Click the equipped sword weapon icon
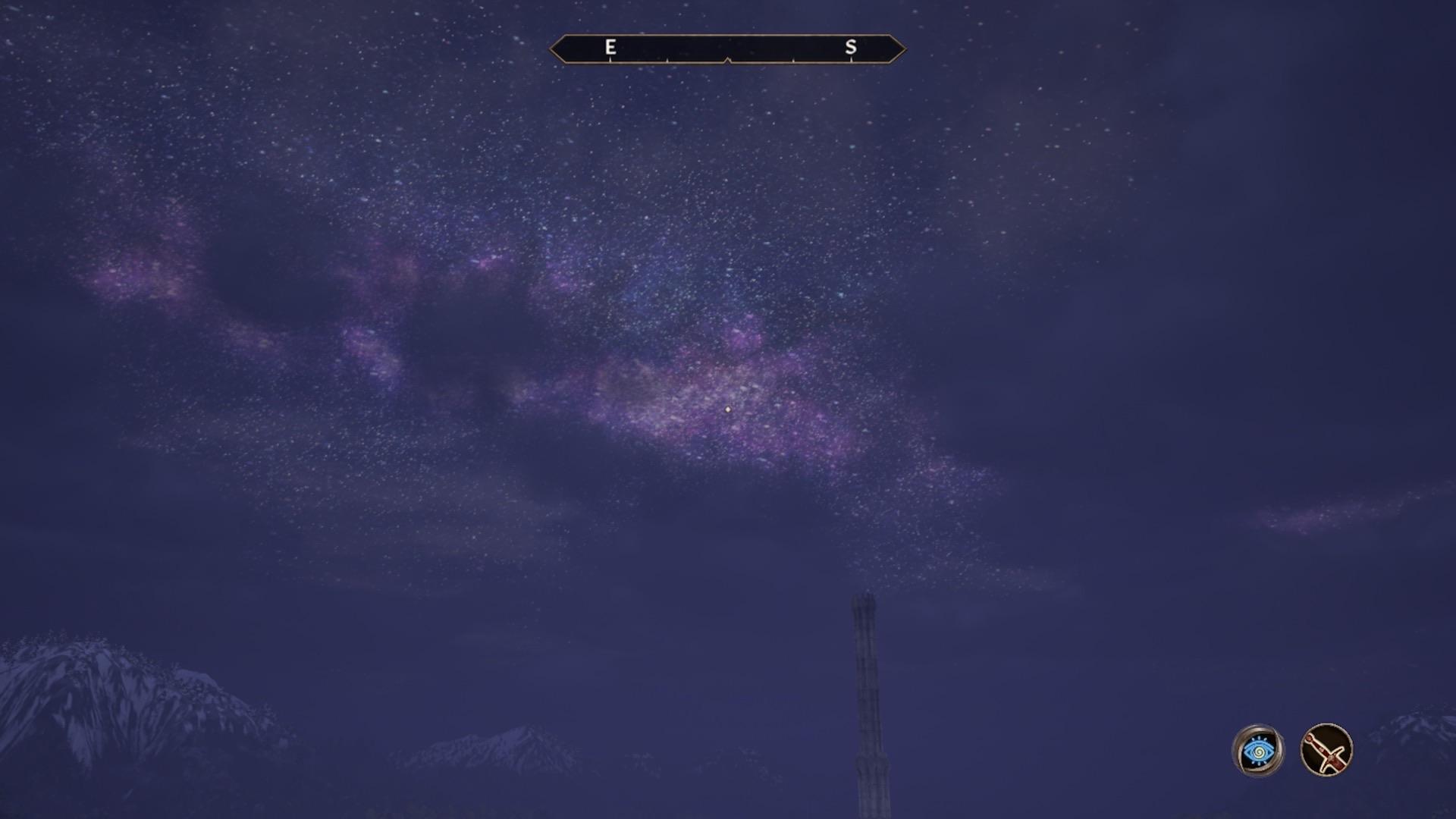The width and height of the screenshot is (1456, 819). (x=1326, y=751)
